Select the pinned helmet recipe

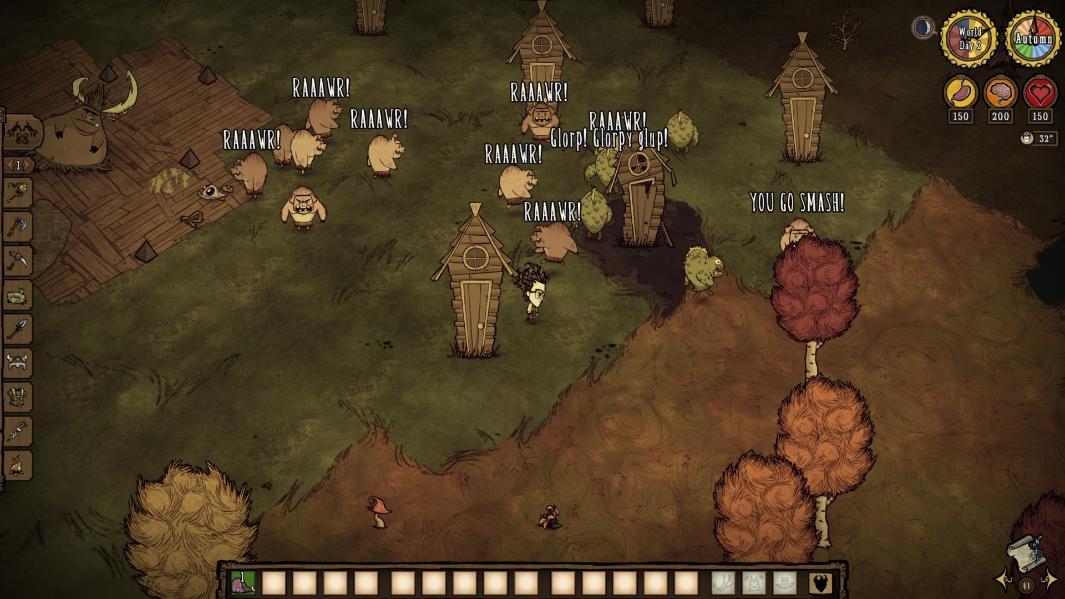click(19, 363)
